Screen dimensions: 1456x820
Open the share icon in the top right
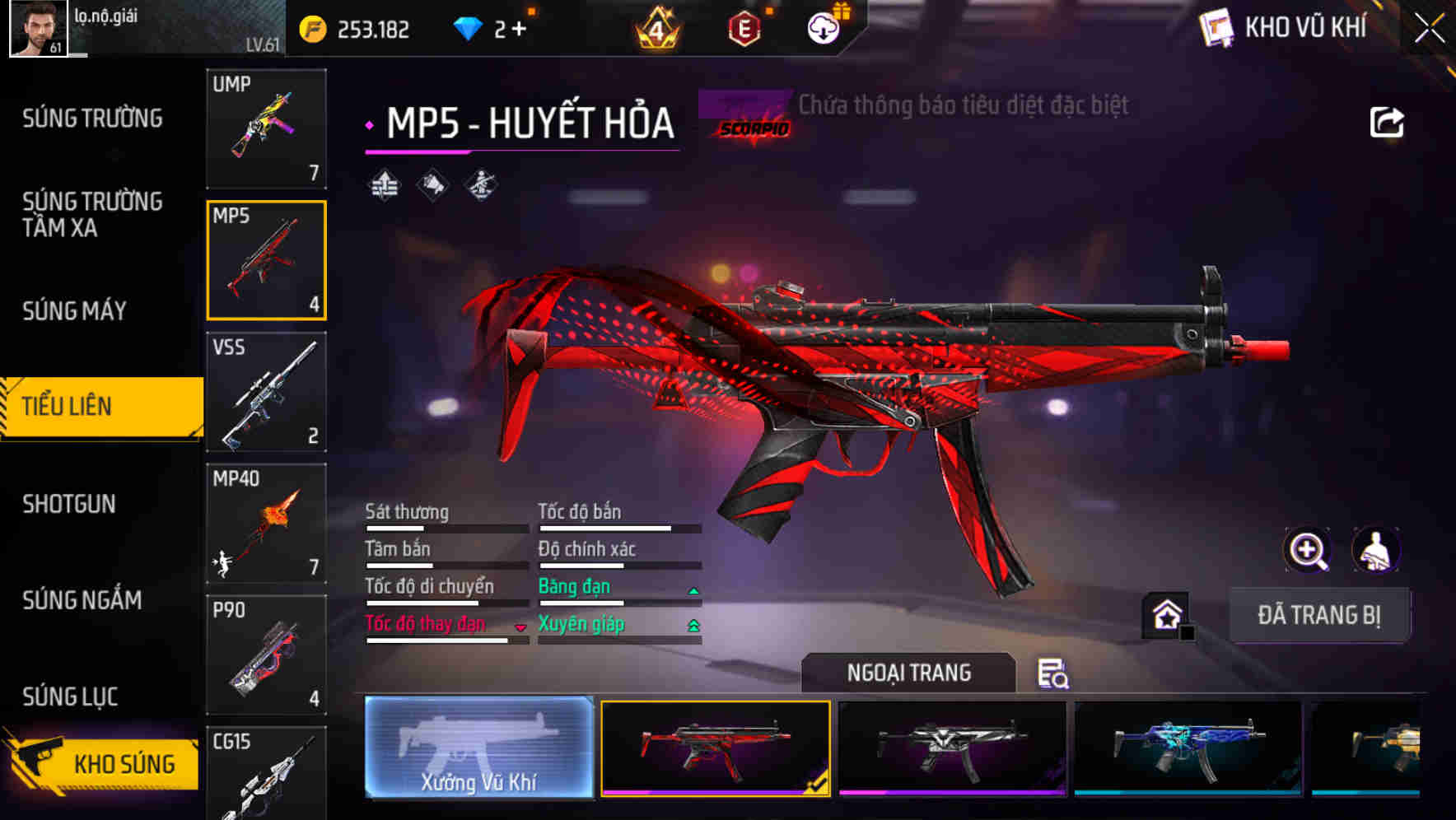coord(1388,122)
